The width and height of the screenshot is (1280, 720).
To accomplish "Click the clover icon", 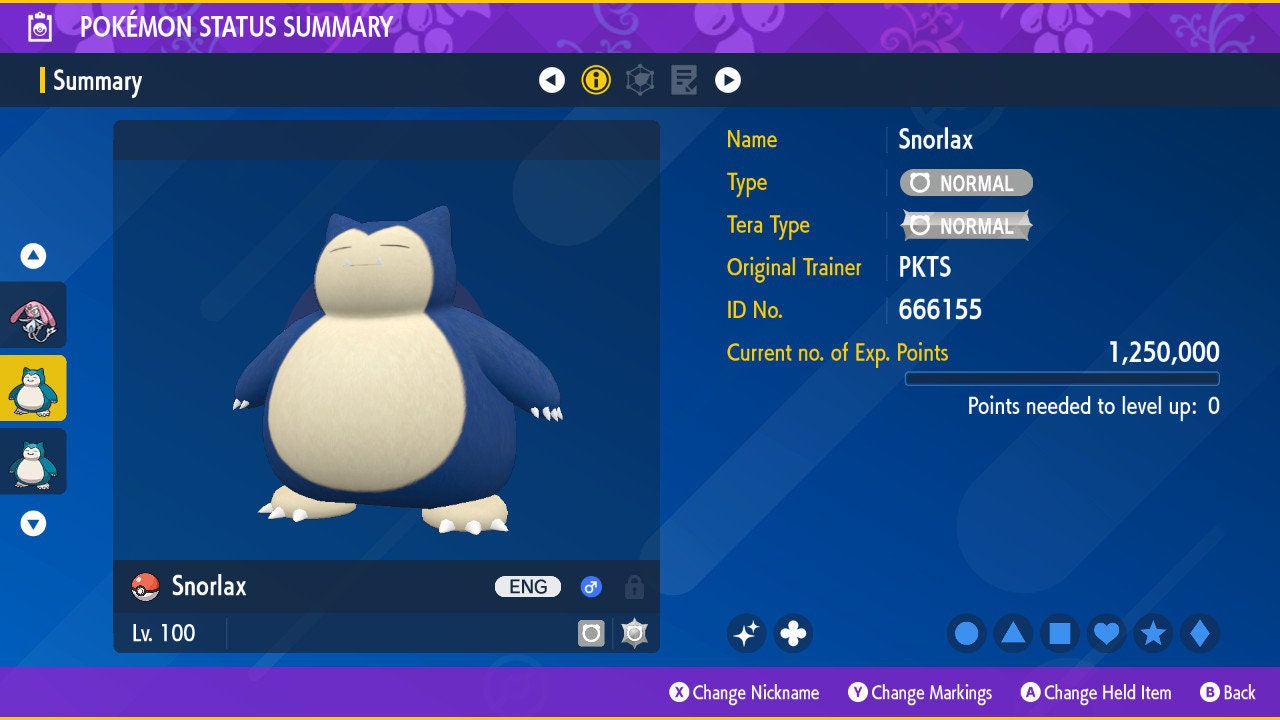I will click(793, 633).
